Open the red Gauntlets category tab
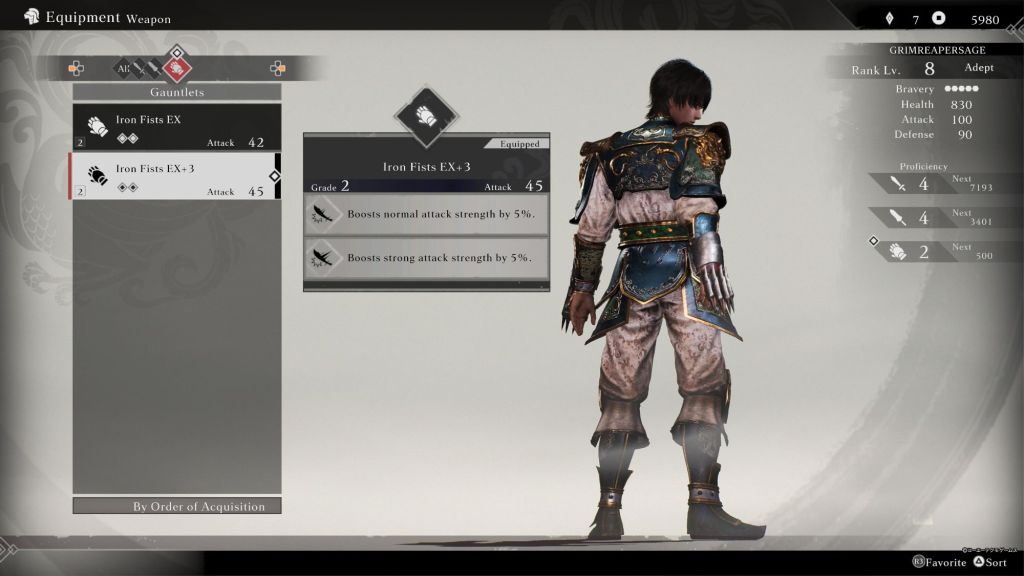Screen dimensions: 1024x576 pos(176,68)
